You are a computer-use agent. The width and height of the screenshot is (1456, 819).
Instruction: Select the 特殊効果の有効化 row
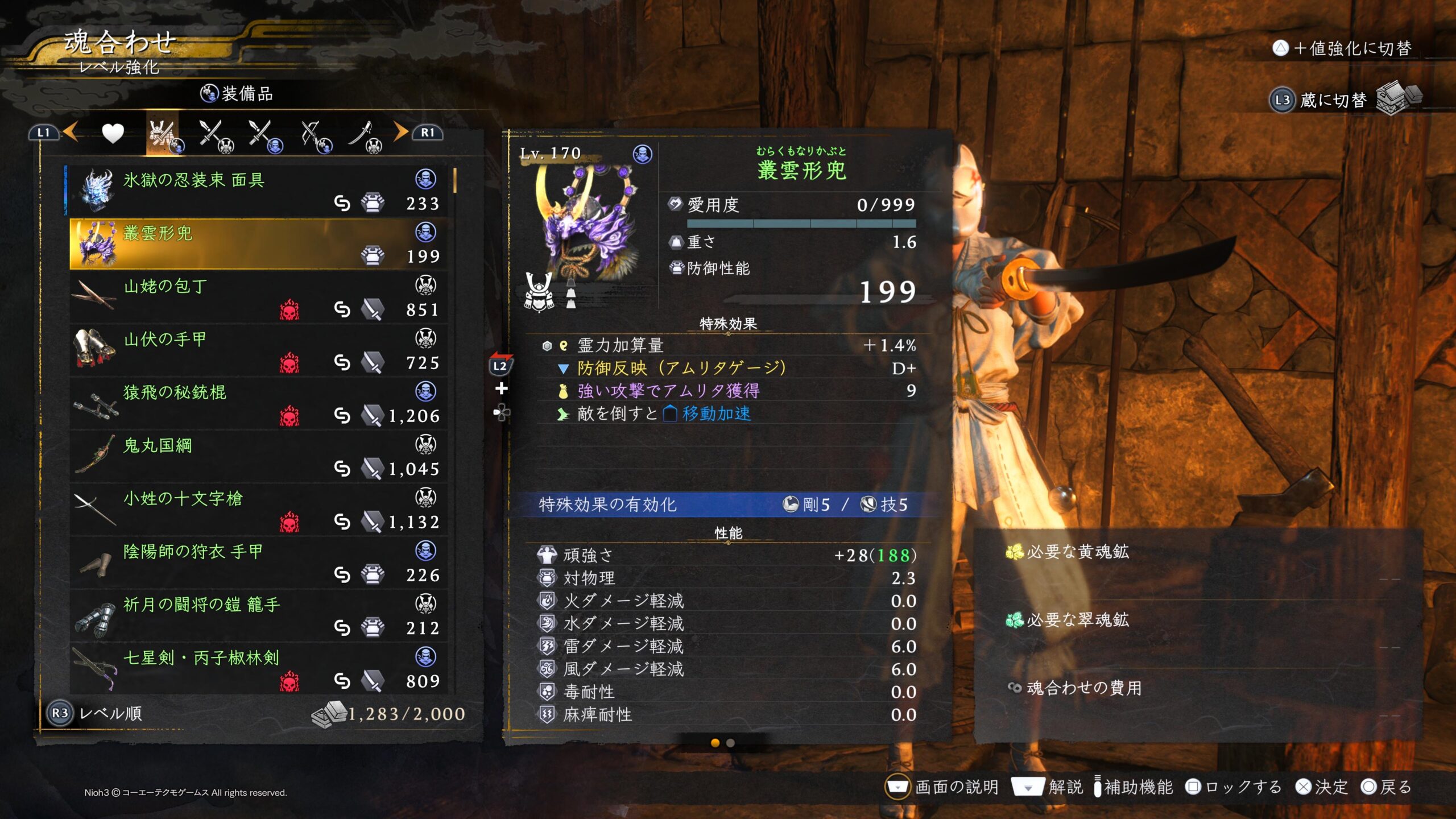point(722,504)
